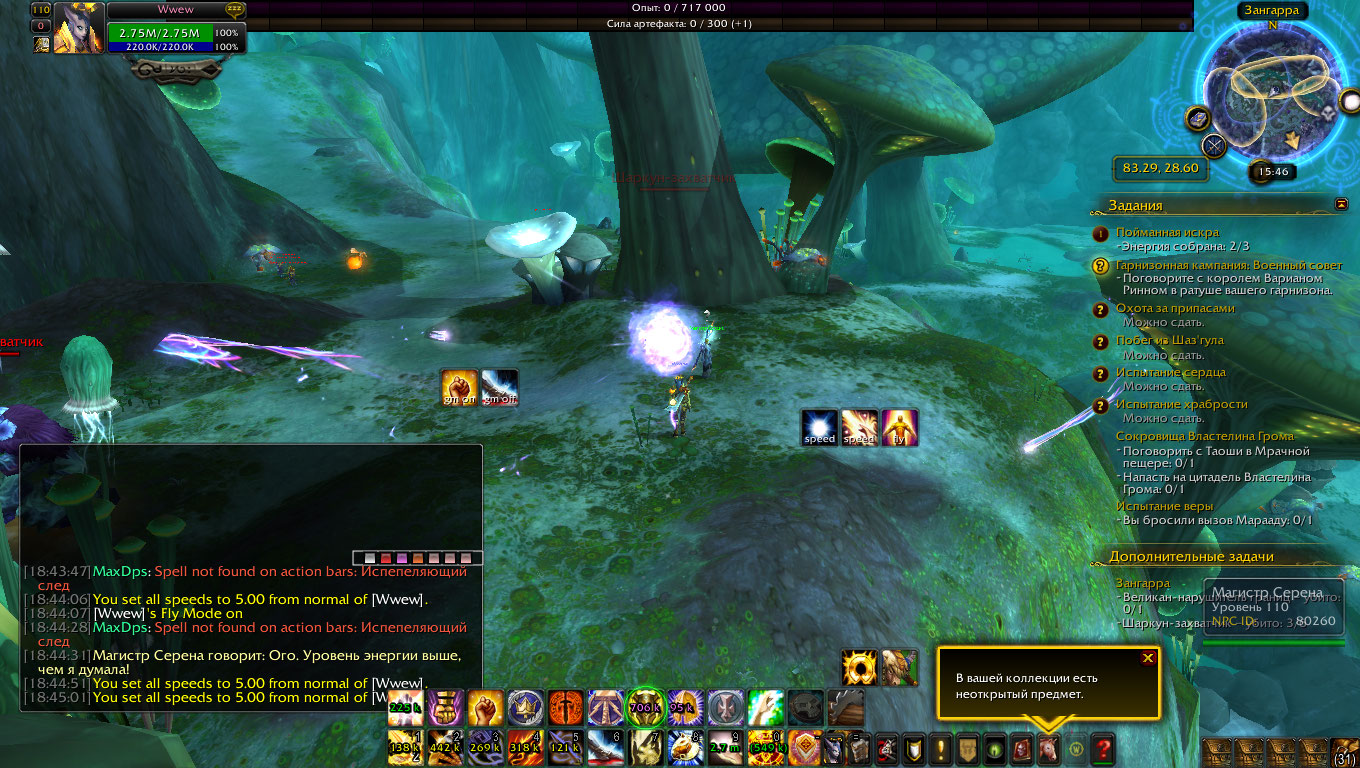The image size is (1360, 768).
Task: Use the action bar ability in slot 1
Action: [406, 748]
